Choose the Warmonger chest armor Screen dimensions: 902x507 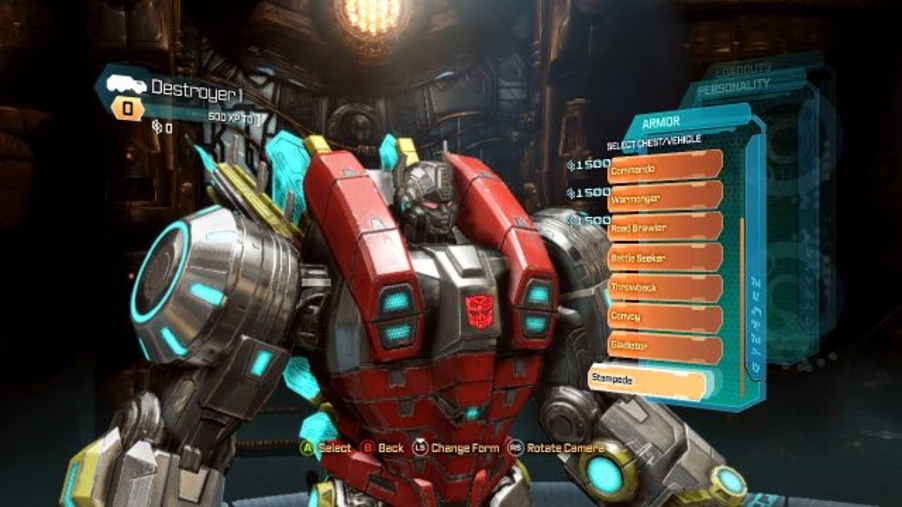click(665, 198)
